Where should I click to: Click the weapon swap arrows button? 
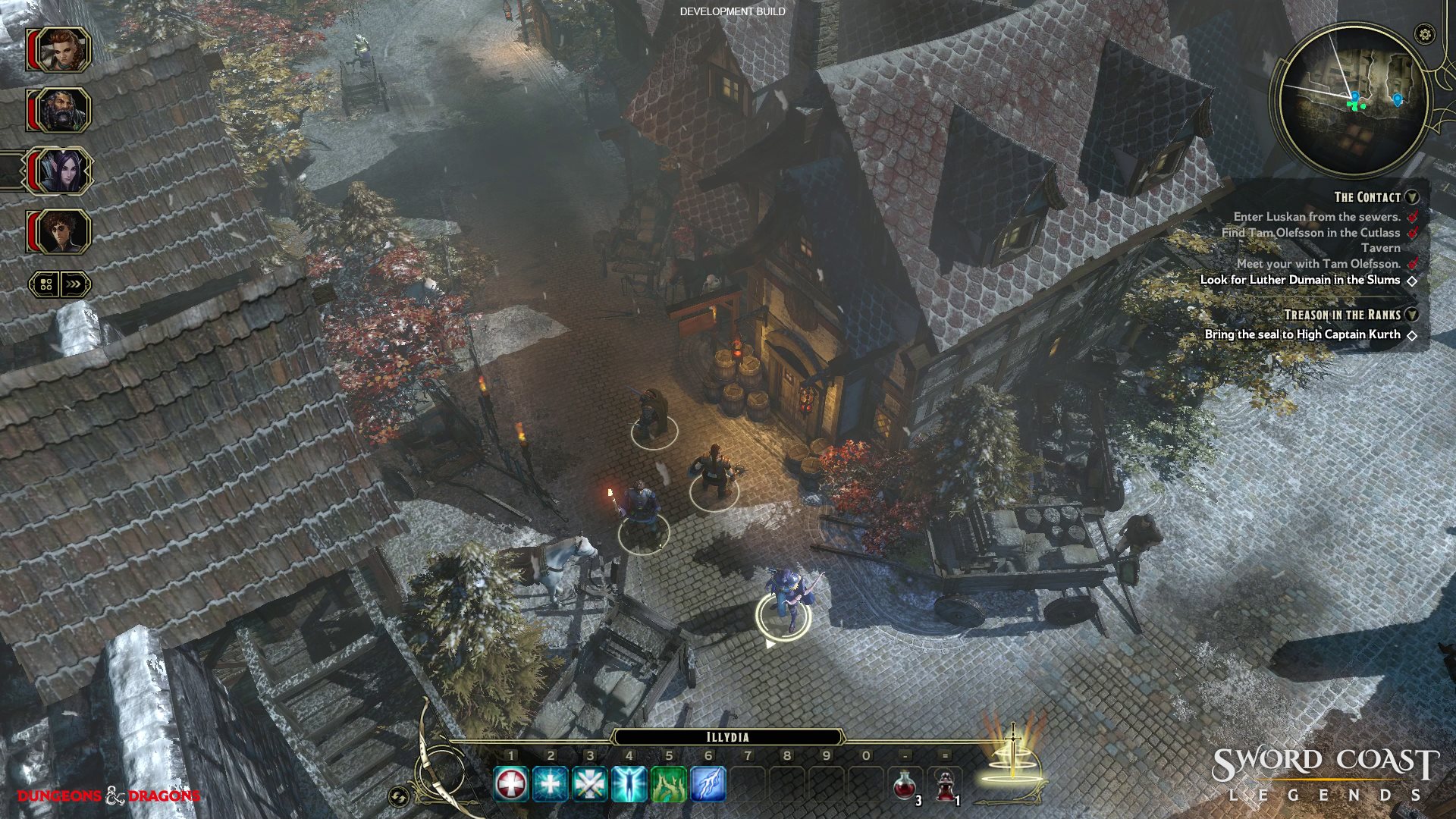pos(398,796)
